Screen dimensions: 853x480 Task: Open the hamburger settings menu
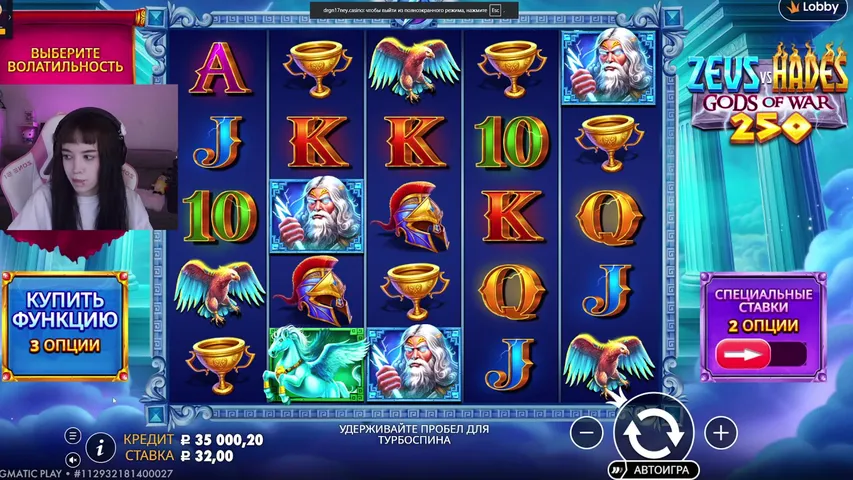[73, 436]
